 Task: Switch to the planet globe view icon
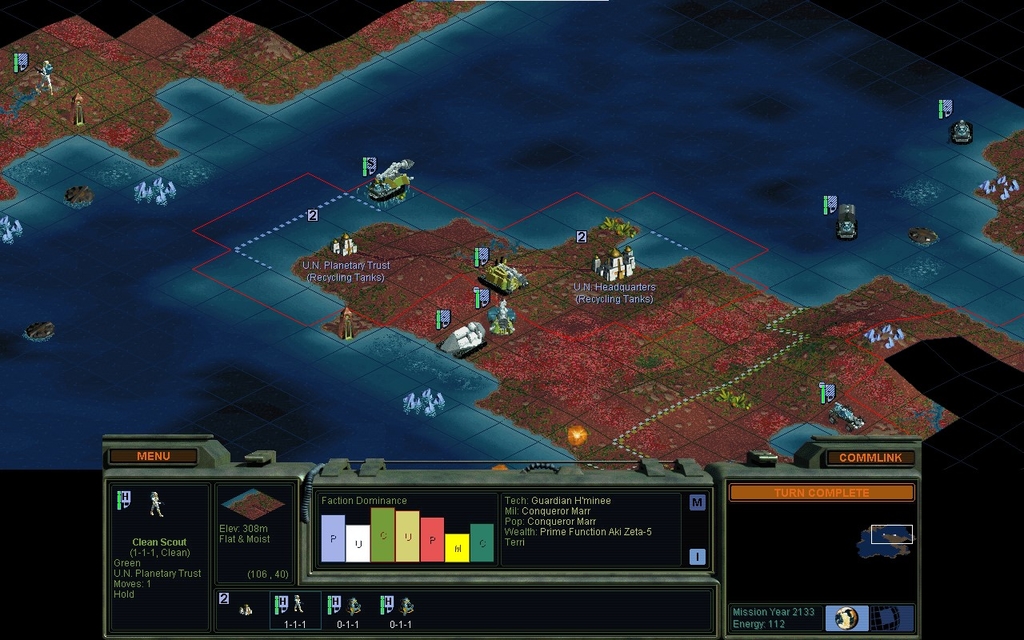pyautogui.click(x=847, y=618)
